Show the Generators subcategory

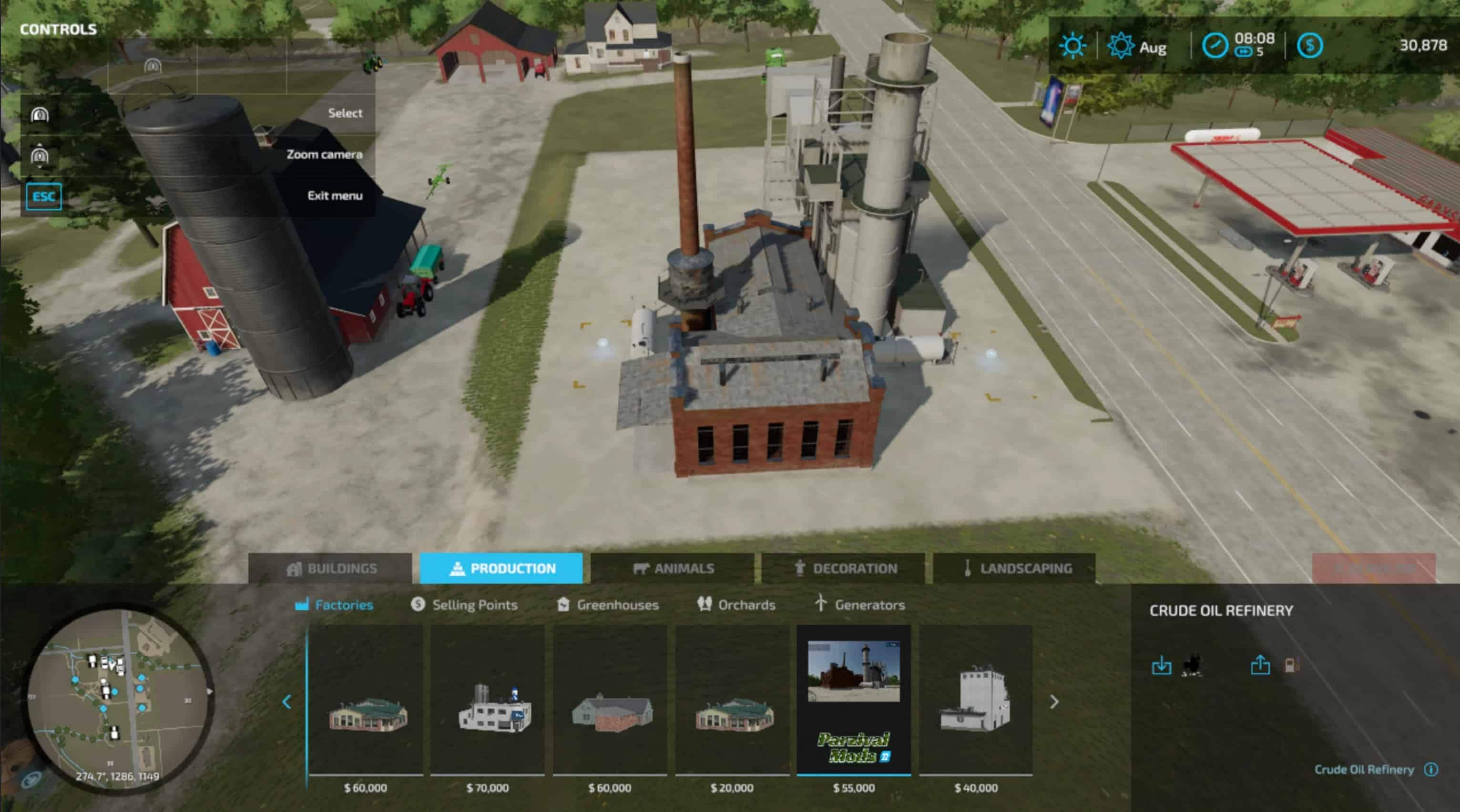860,605
